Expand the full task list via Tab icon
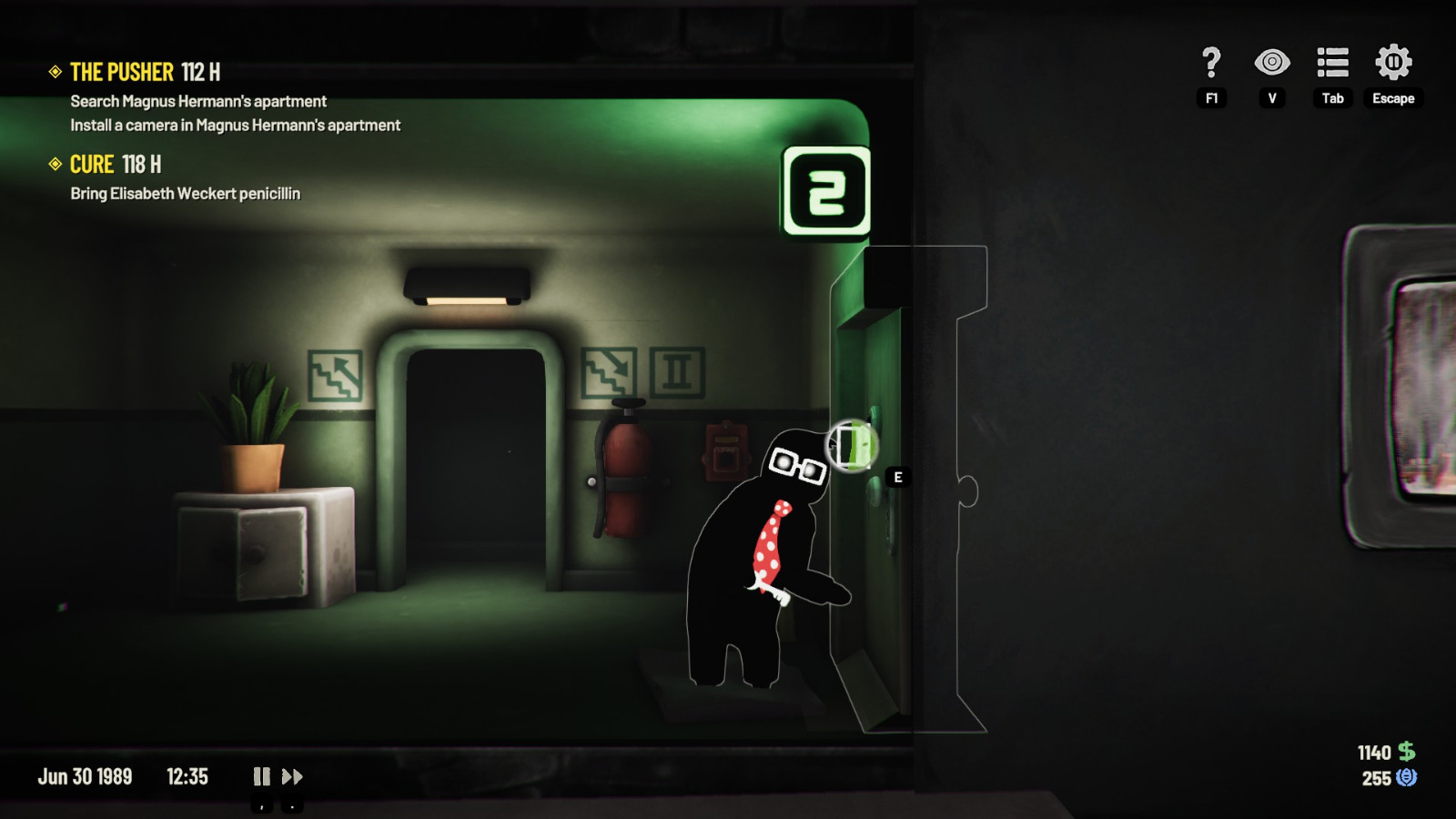Screen dimensions: 1456x819 (x=1331, y=64)
